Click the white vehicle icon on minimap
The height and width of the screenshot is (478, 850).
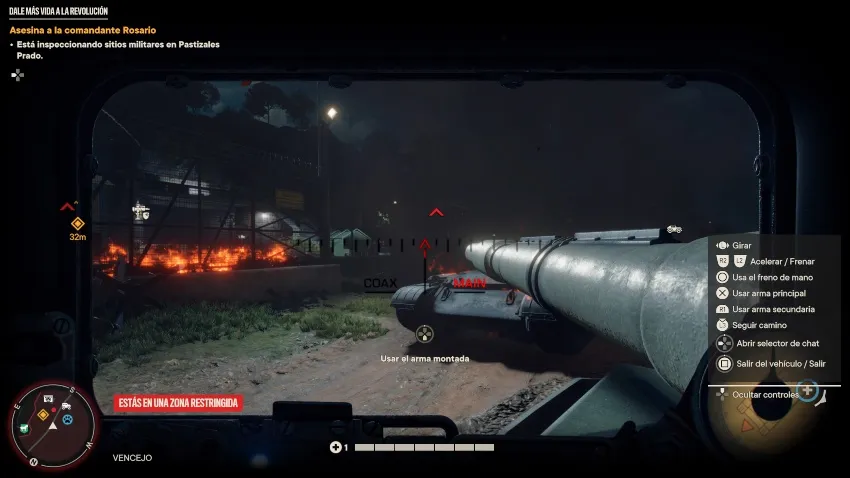[65, 405]
